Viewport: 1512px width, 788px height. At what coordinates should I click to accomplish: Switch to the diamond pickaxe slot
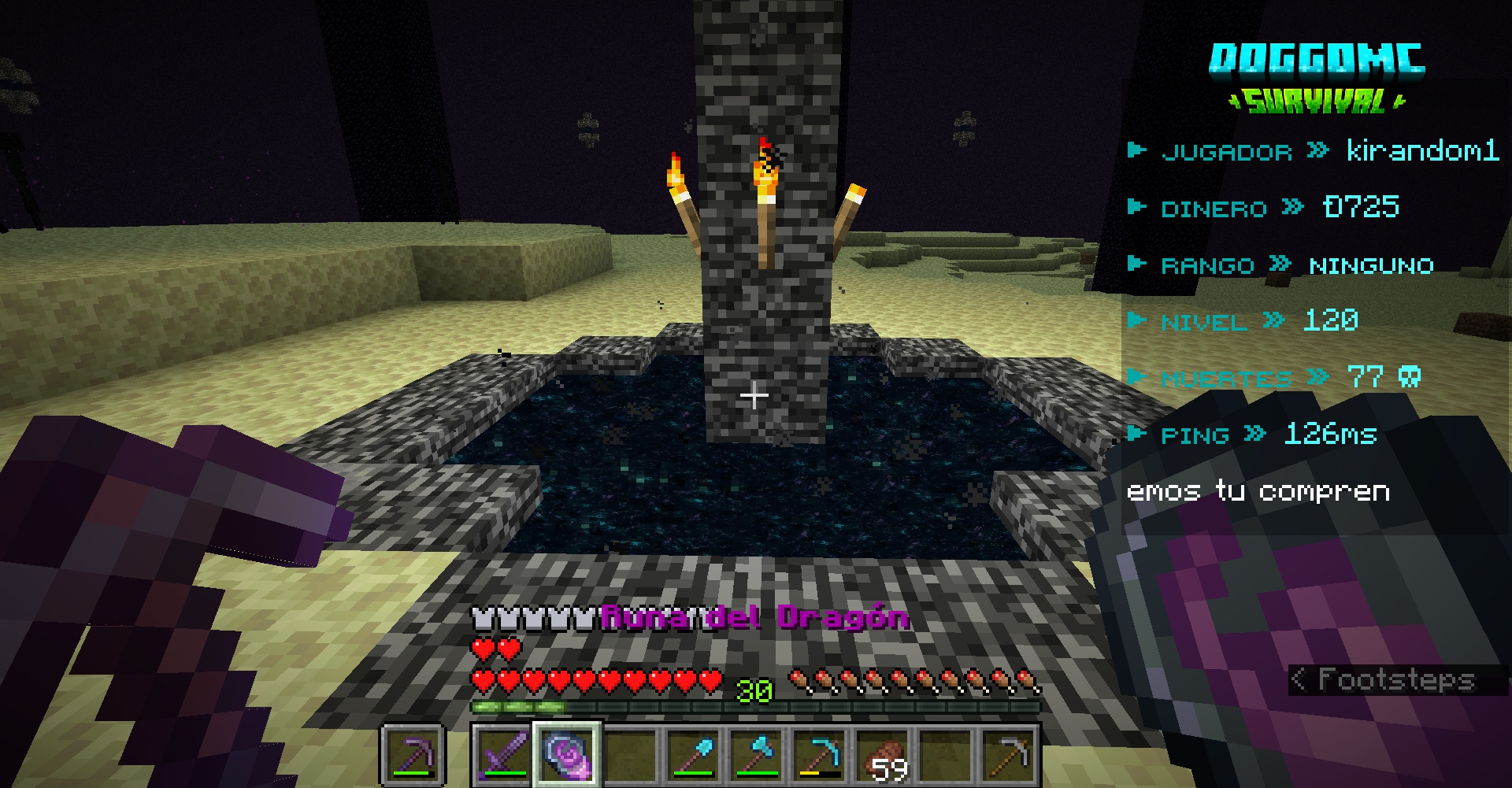pyautogui.click(x=819, y=755)
